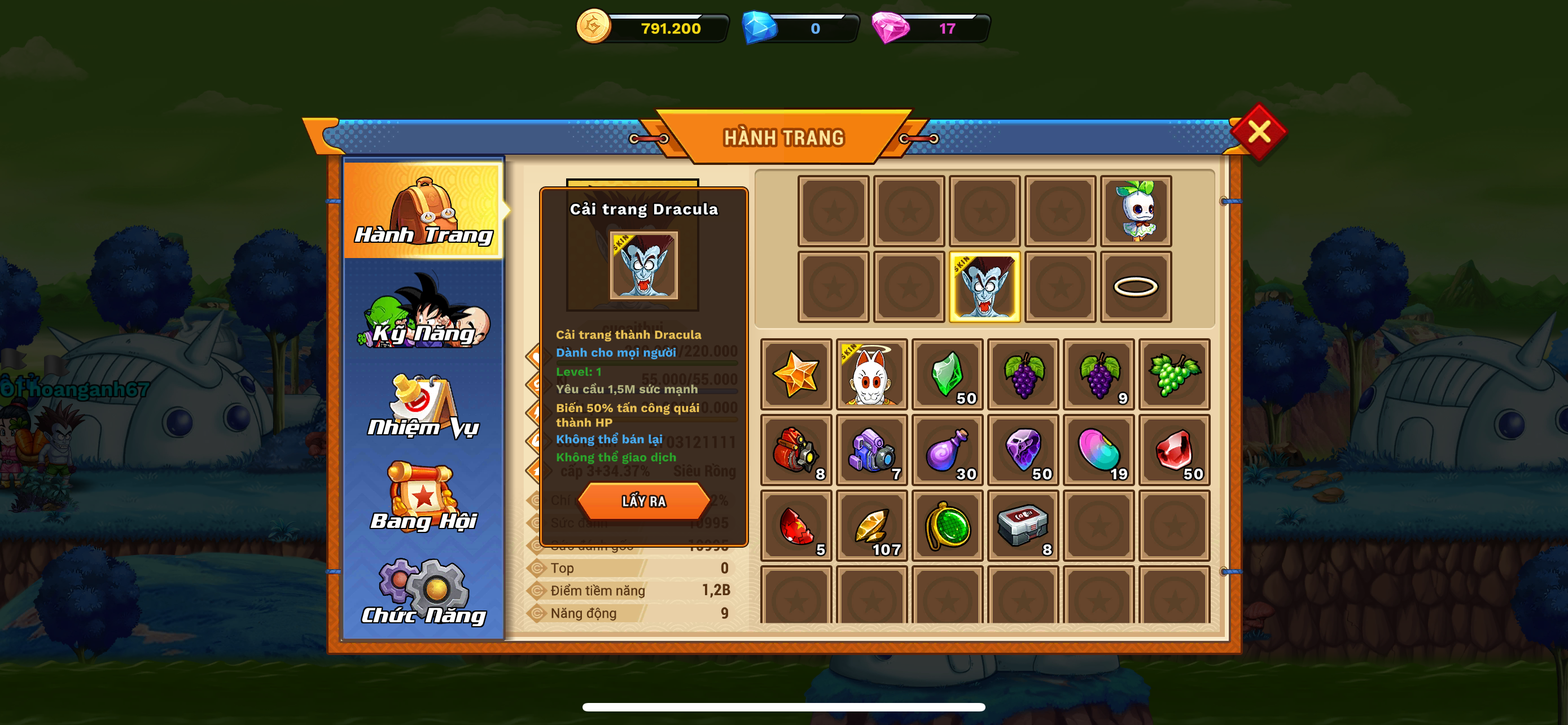Select the equipped Dracula skin slot
The image size is (1568, 725).
(x=984, y=287)
